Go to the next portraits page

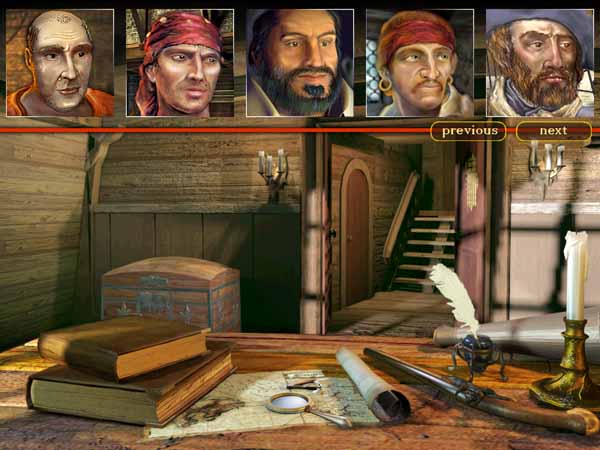[x=553, y=131]
